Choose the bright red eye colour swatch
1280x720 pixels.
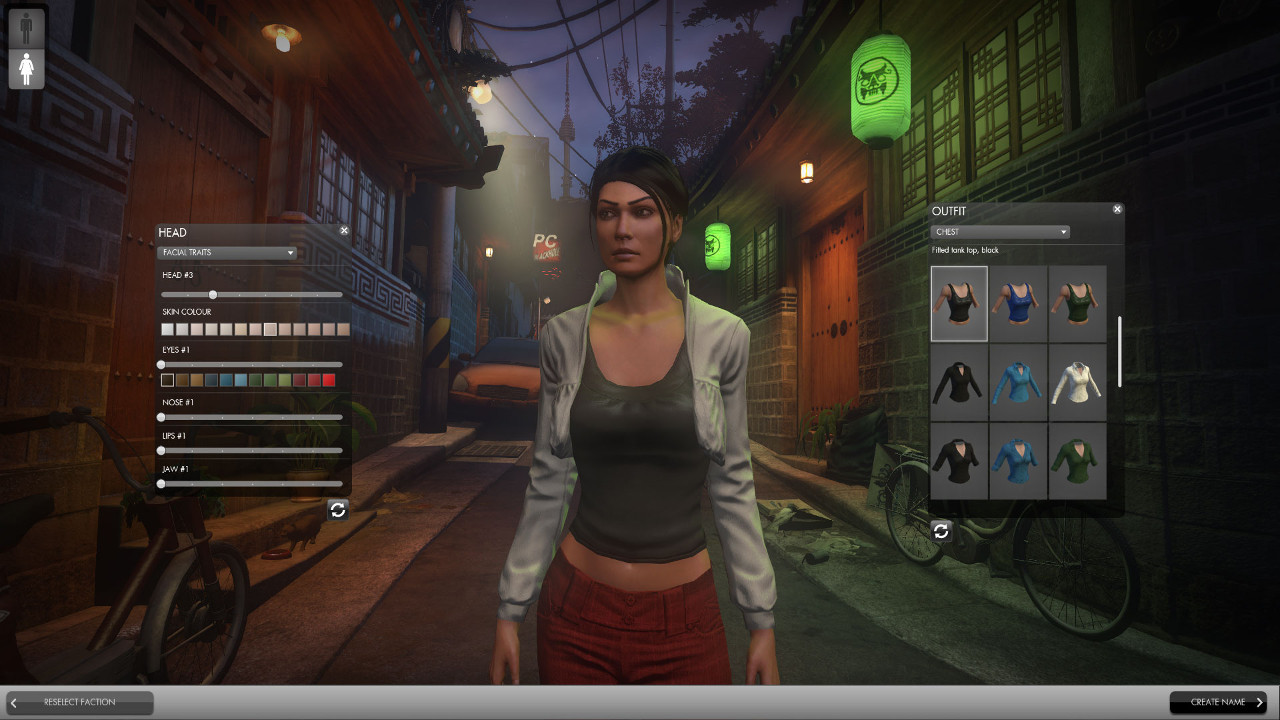click(x=329, y=380)
